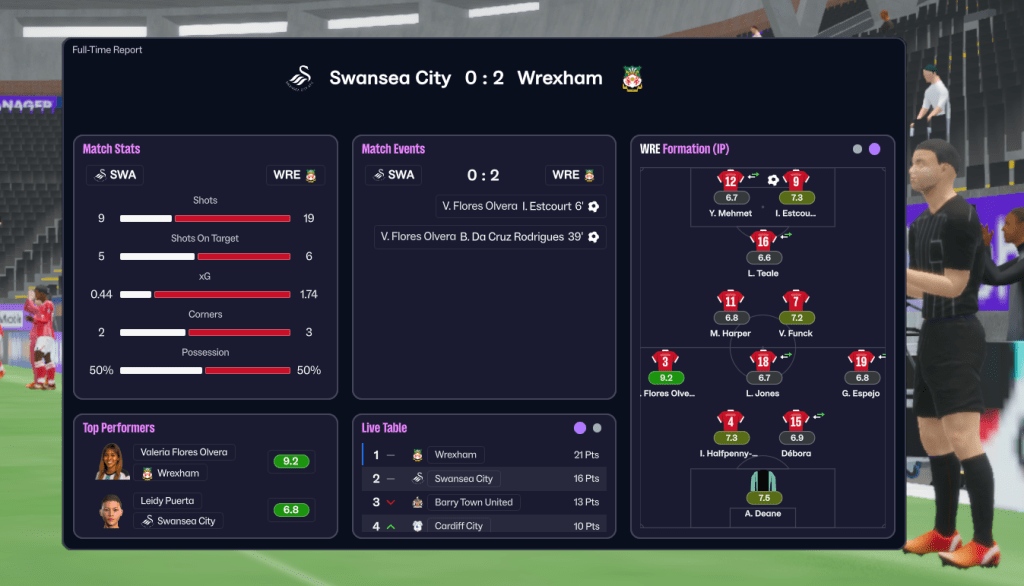Viewport: 1024px width, 586px height.
Task: Select V. Funck's number 7 shirt
Action: click(x=796, y=301)
